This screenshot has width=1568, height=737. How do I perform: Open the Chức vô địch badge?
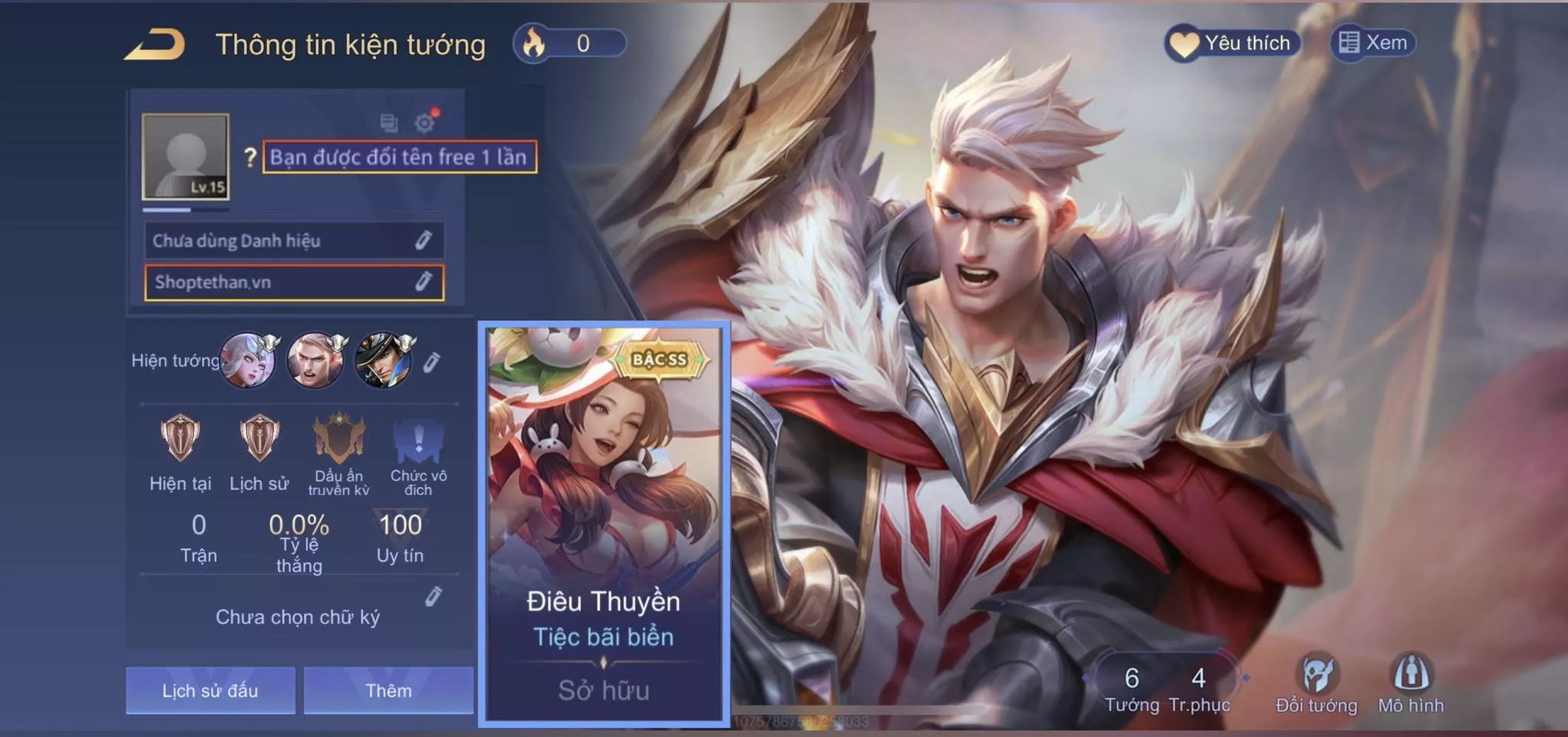pyautogui.click(x=418, y=440)
